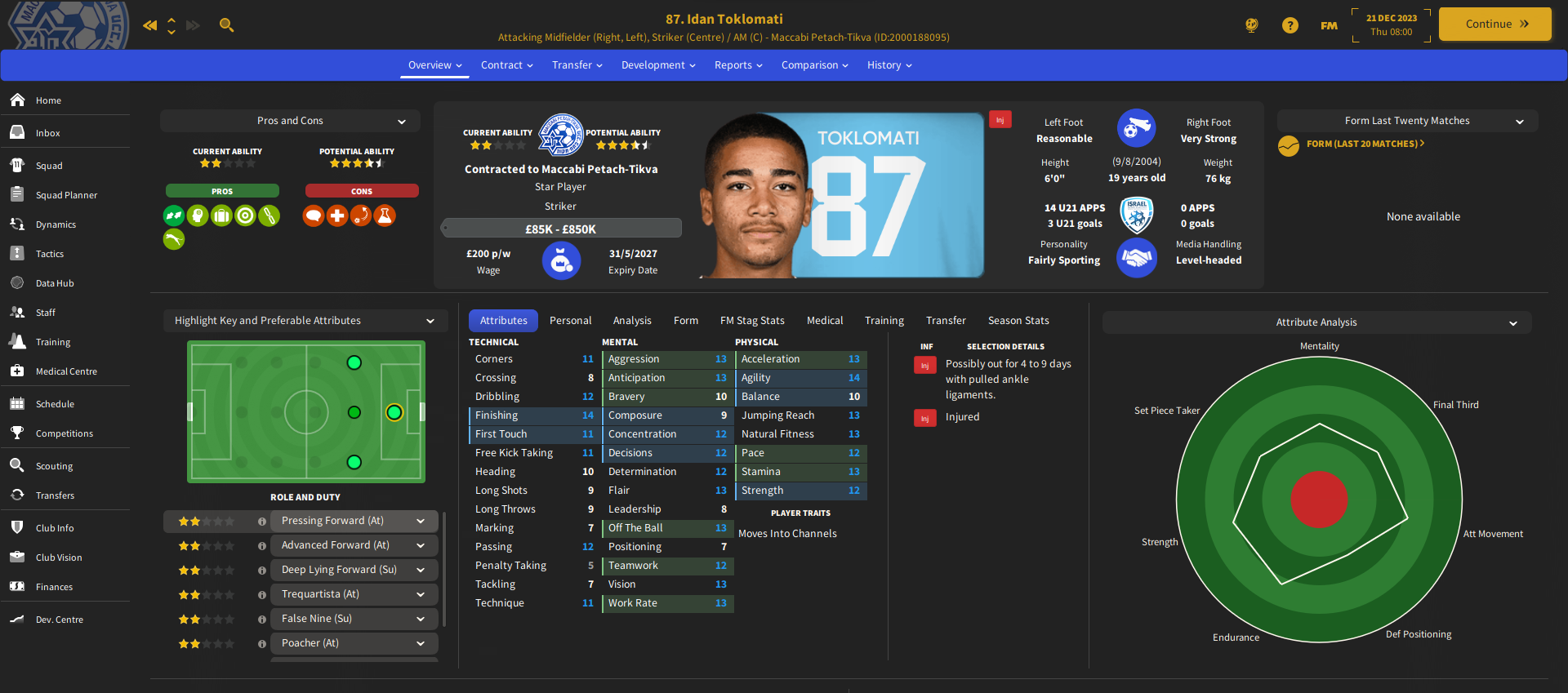This screenshot has width=1568, height=693.
Task: Click the Continue button
Action: 1494,24
